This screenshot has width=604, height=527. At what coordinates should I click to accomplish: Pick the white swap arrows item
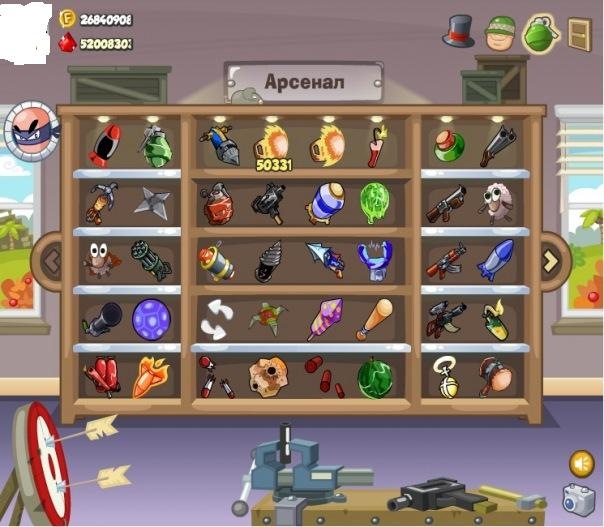[216, 320]
